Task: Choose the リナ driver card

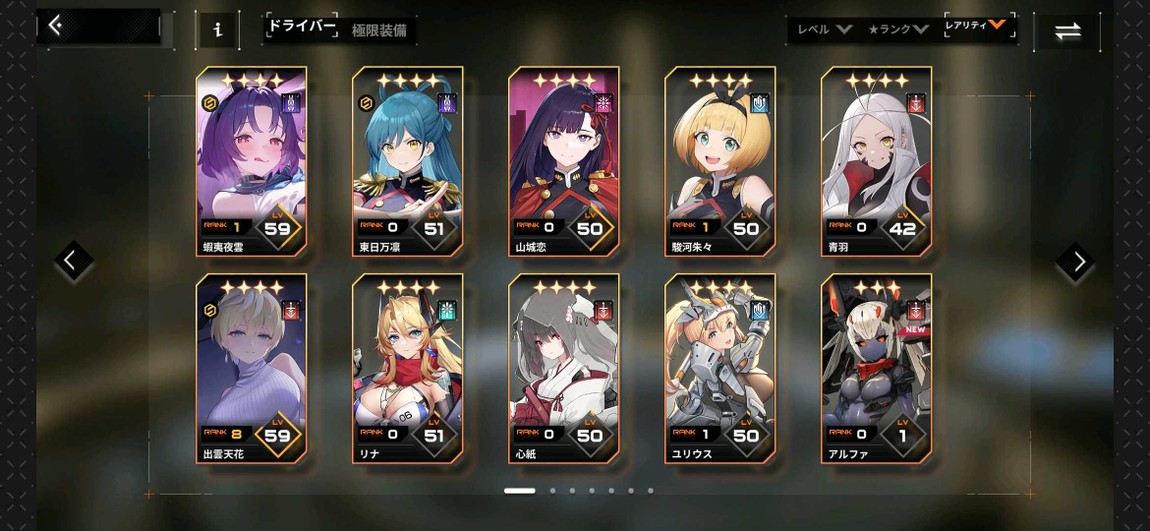Action: (x=407, y=367)
